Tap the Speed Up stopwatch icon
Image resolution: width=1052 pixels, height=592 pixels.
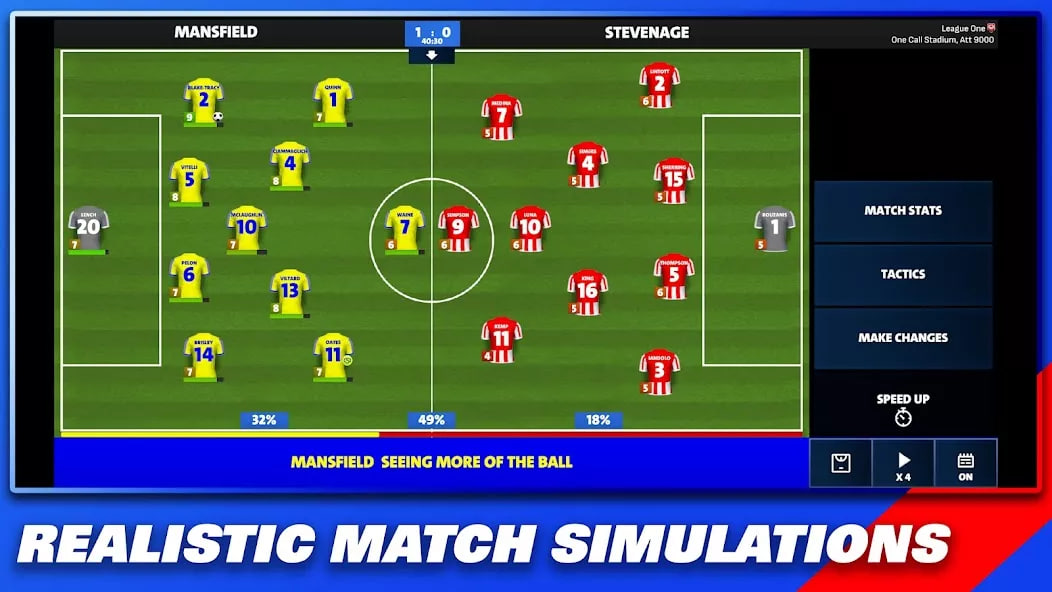(x=903, y=417)
